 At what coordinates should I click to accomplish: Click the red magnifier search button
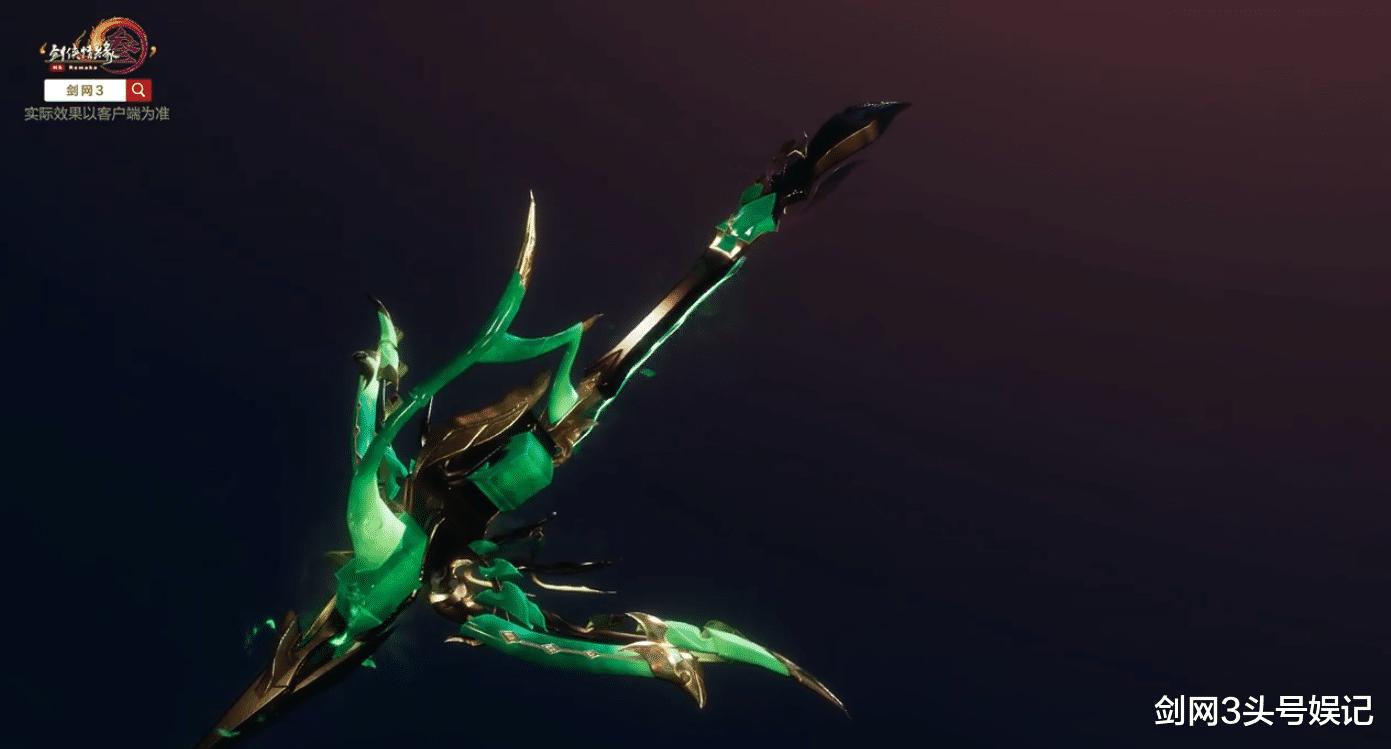pyautogui.click(x=139, y=90)
